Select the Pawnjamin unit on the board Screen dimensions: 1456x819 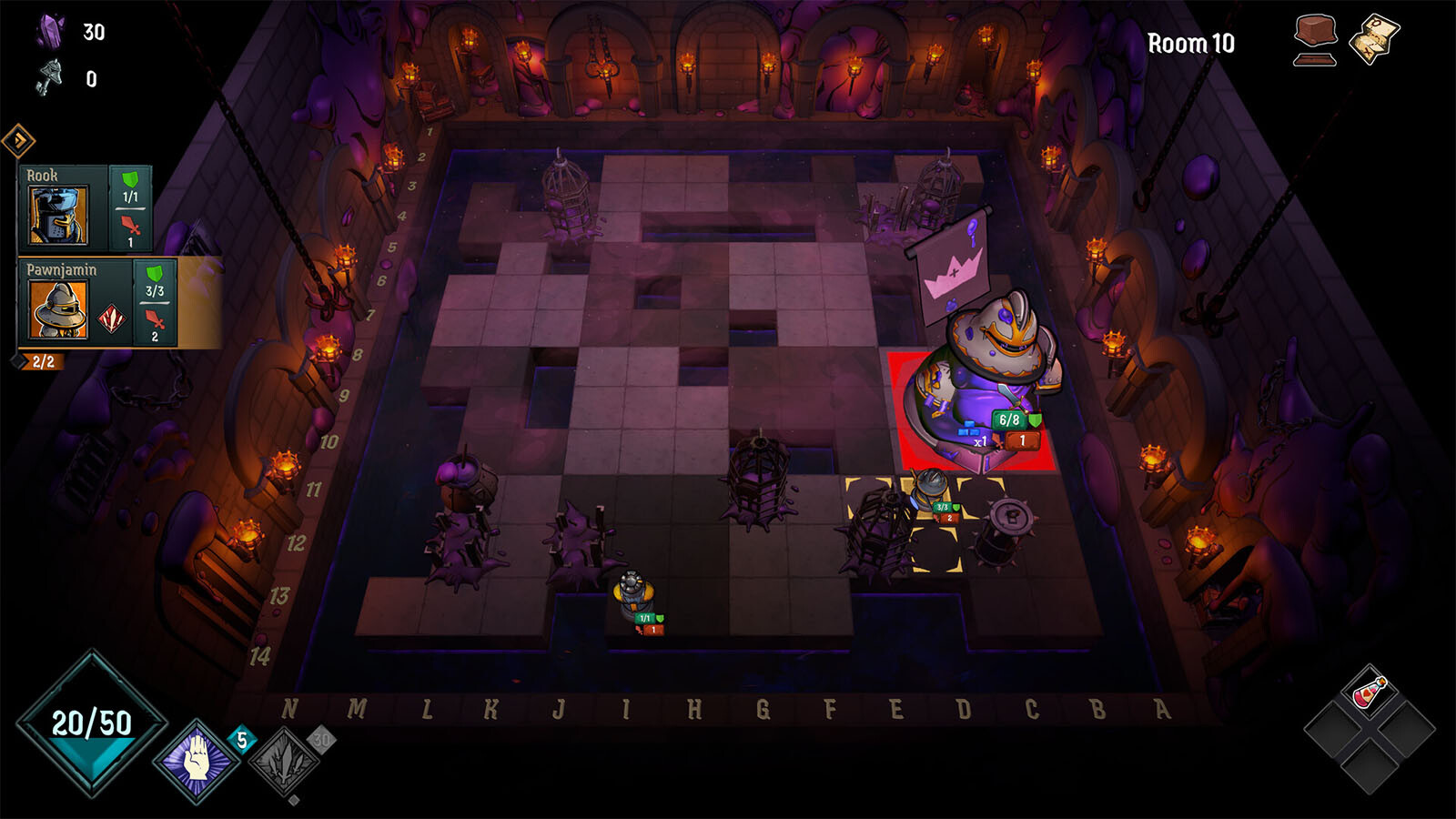[932, 493]
